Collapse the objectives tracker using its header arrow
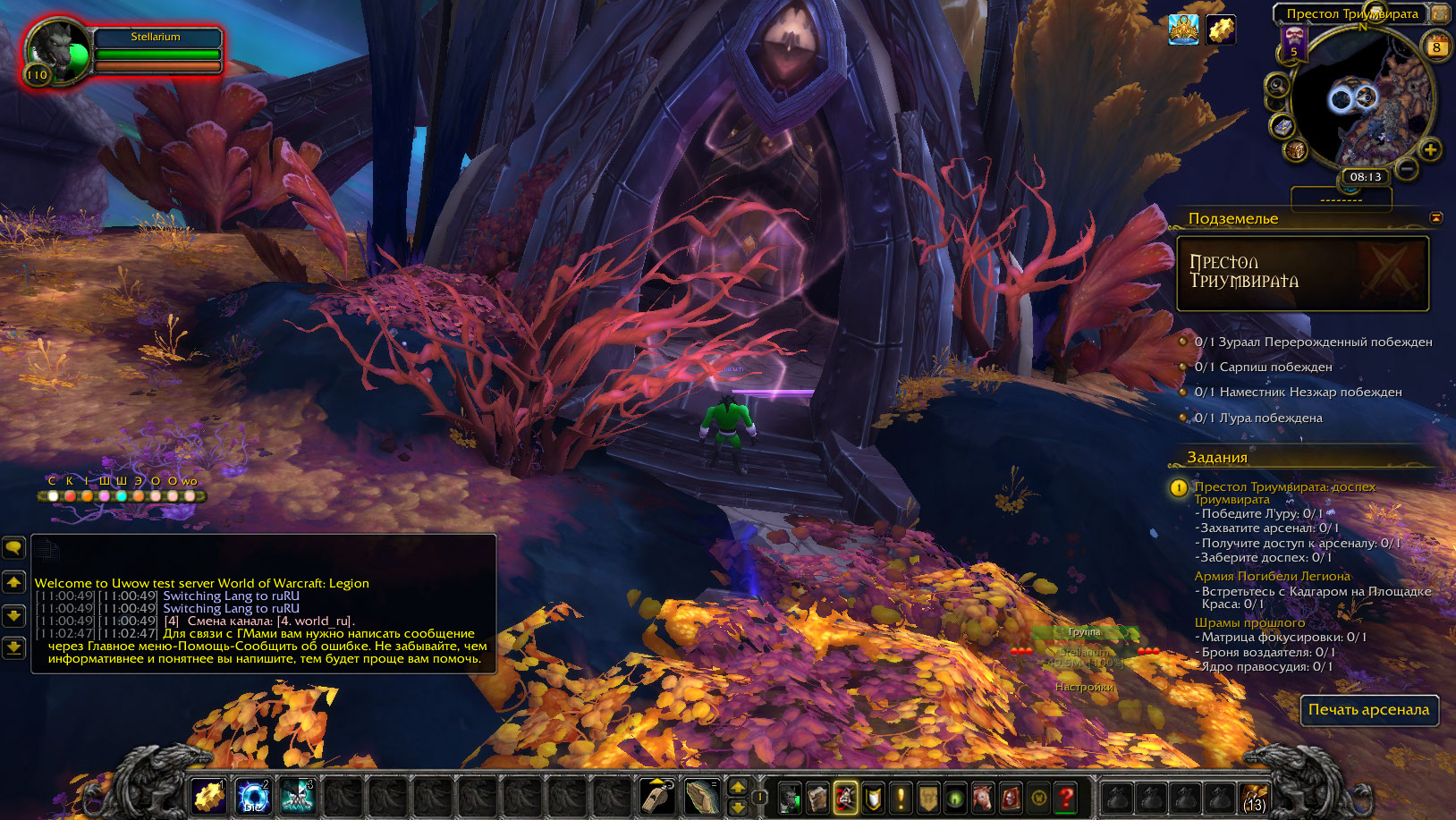Image resolution: width=1456 pixels, height=820 pixels. pos(1435,218)
